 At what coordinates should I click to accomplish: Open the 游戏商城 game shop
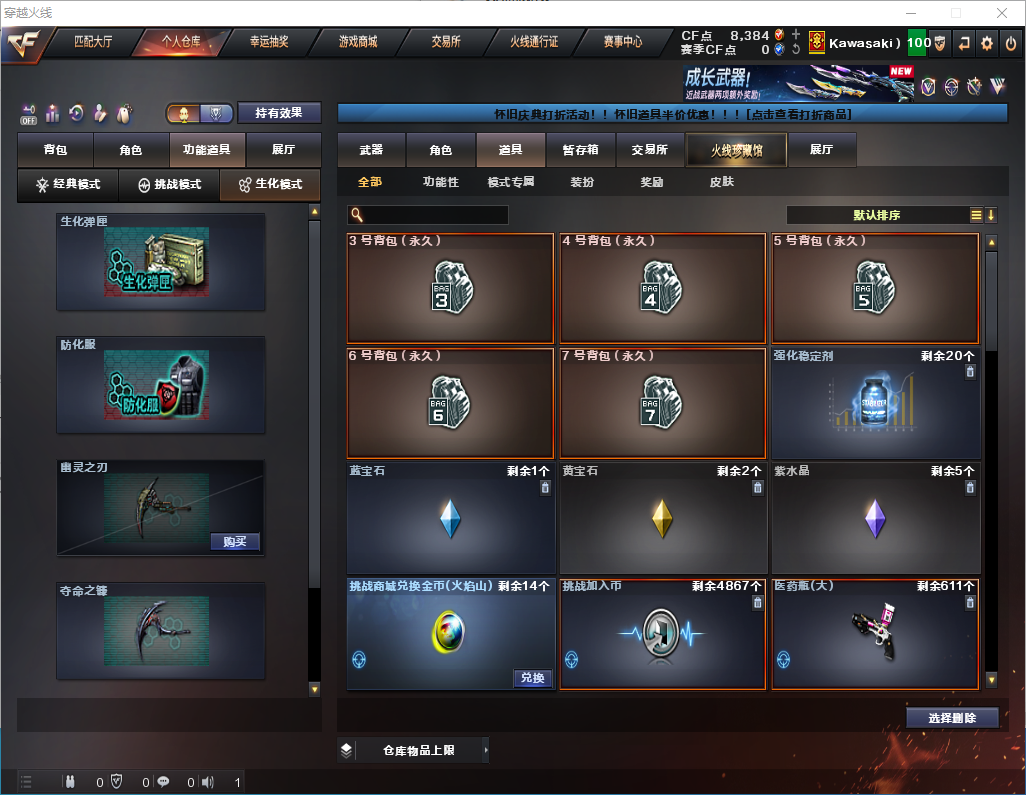[357, 42]
